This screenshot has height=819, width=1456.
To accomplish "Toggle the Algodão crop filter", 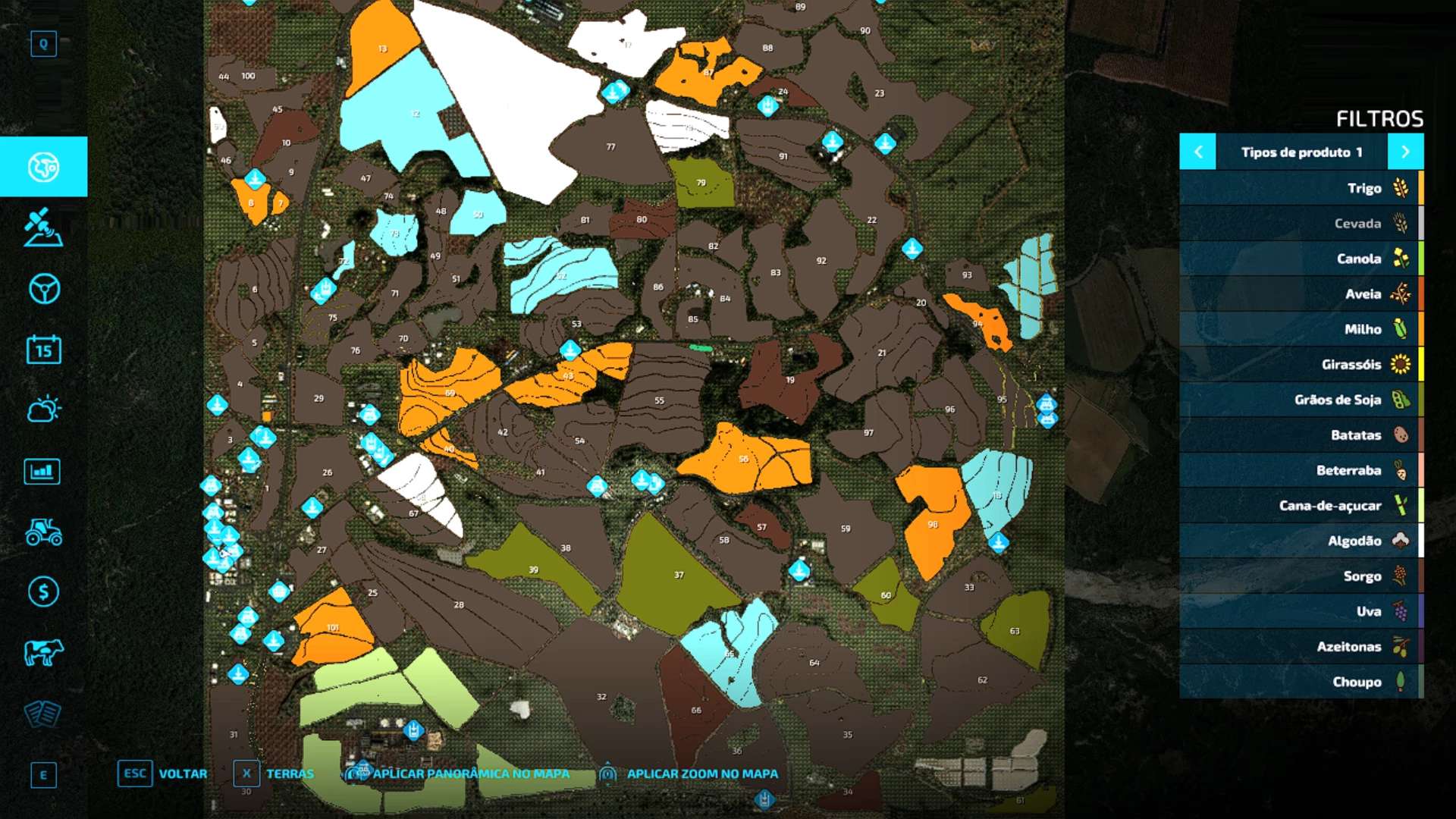I will click(1335, 541).
